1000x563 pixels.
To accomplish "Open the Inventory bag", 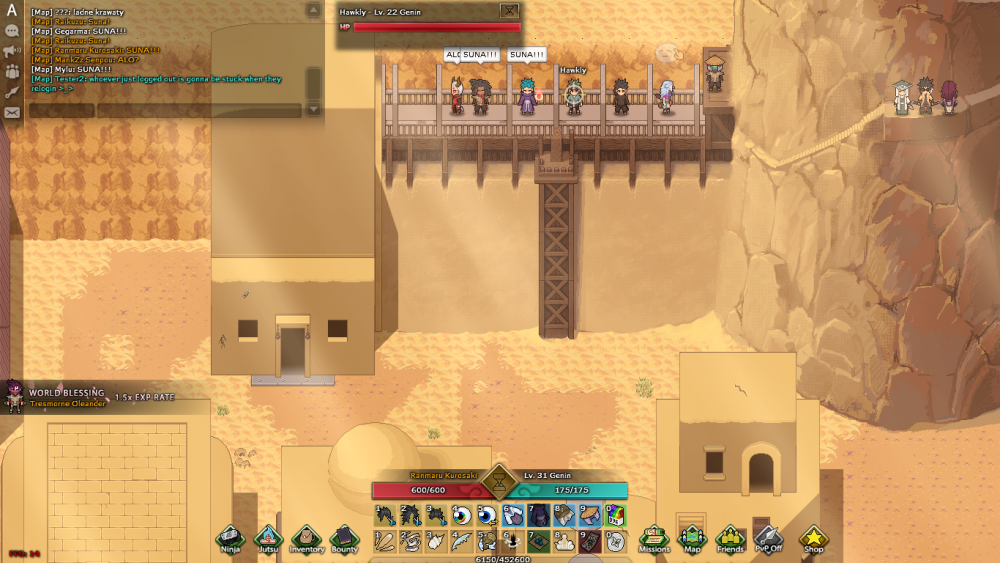I will click(306, 539).
